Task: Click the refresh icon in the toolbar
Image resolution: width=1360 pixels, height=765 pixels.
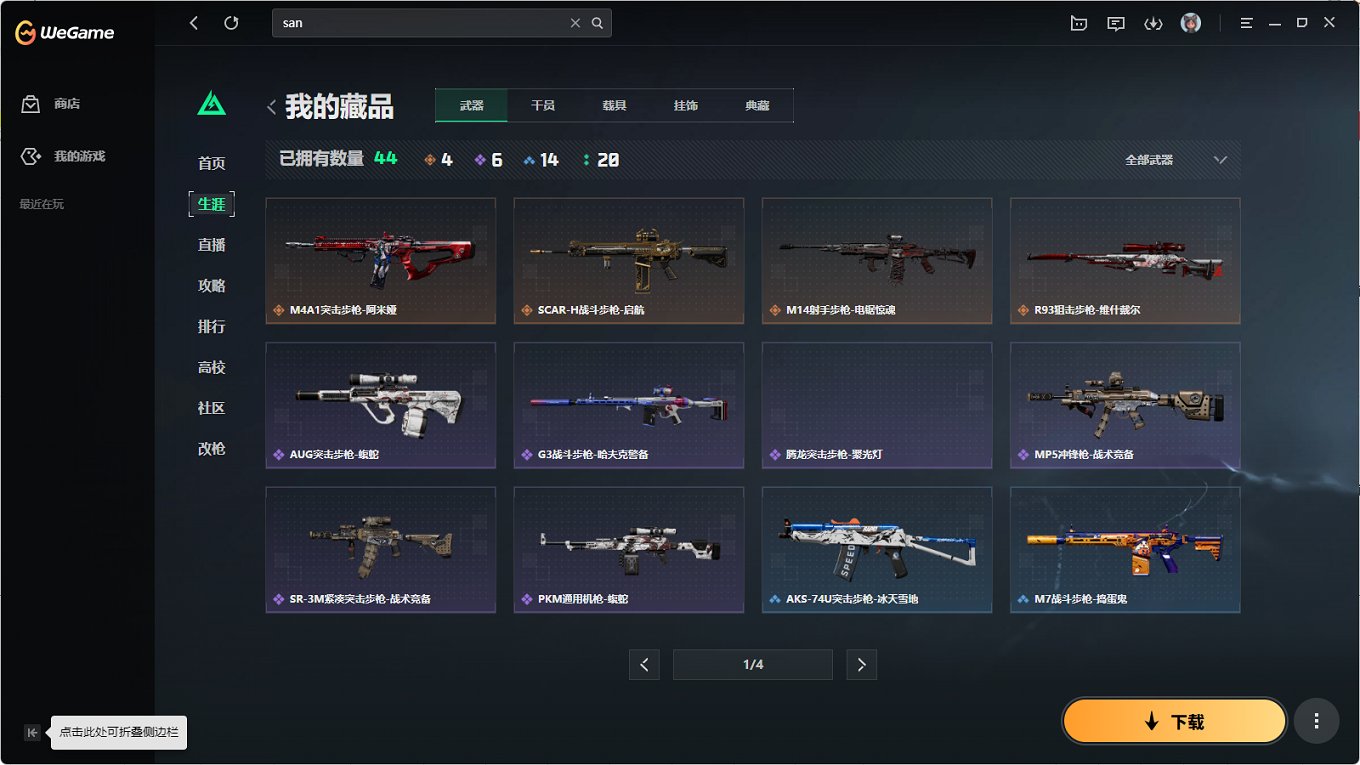Action: coord(233,22)
